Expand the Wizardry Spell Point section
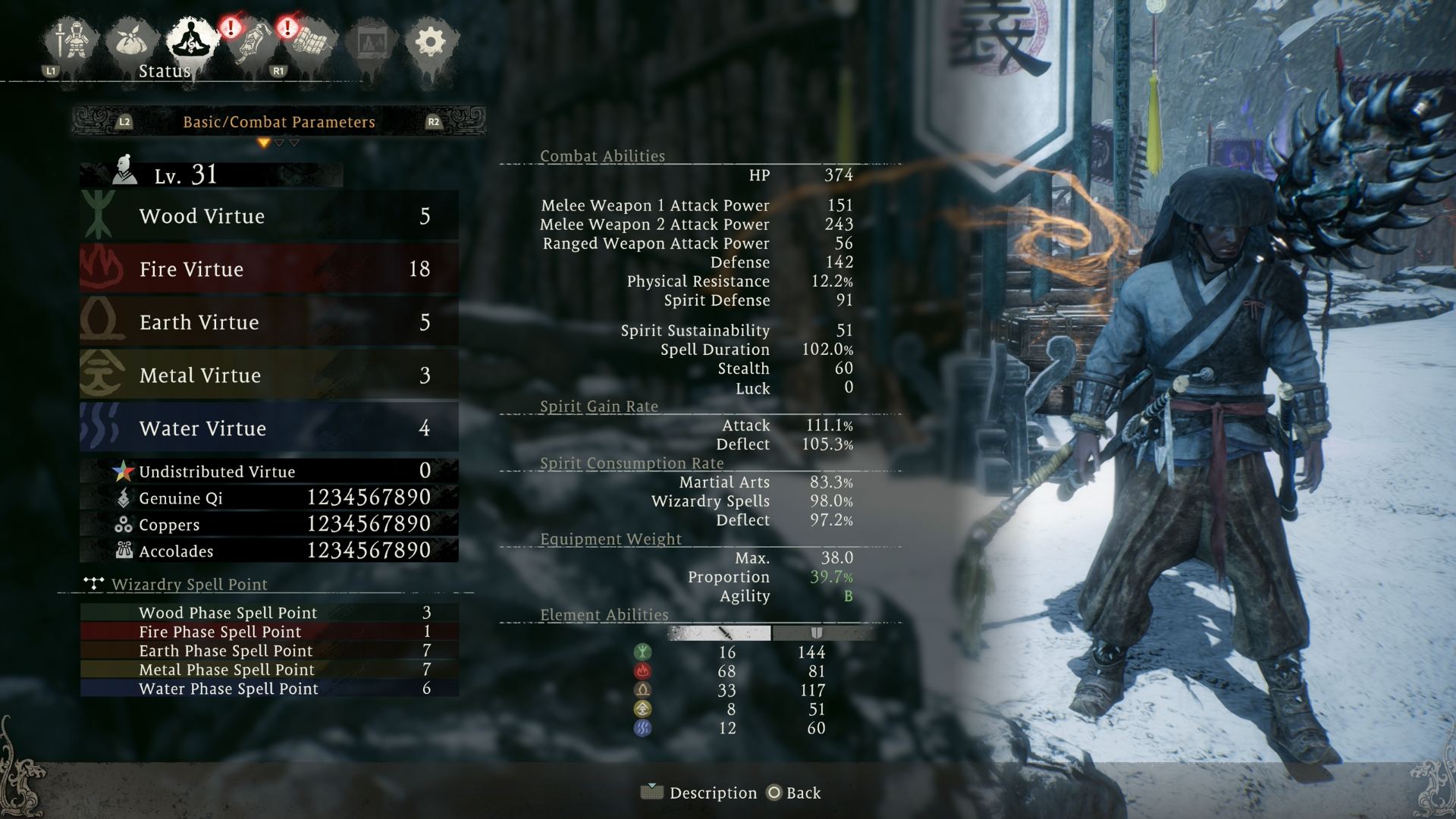 [189, 585]
